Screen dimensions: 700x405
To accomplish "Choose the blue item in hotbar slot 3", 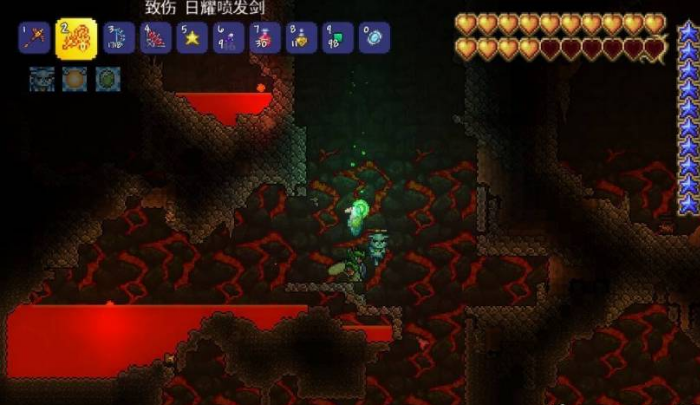I will (x=120, y=38).
